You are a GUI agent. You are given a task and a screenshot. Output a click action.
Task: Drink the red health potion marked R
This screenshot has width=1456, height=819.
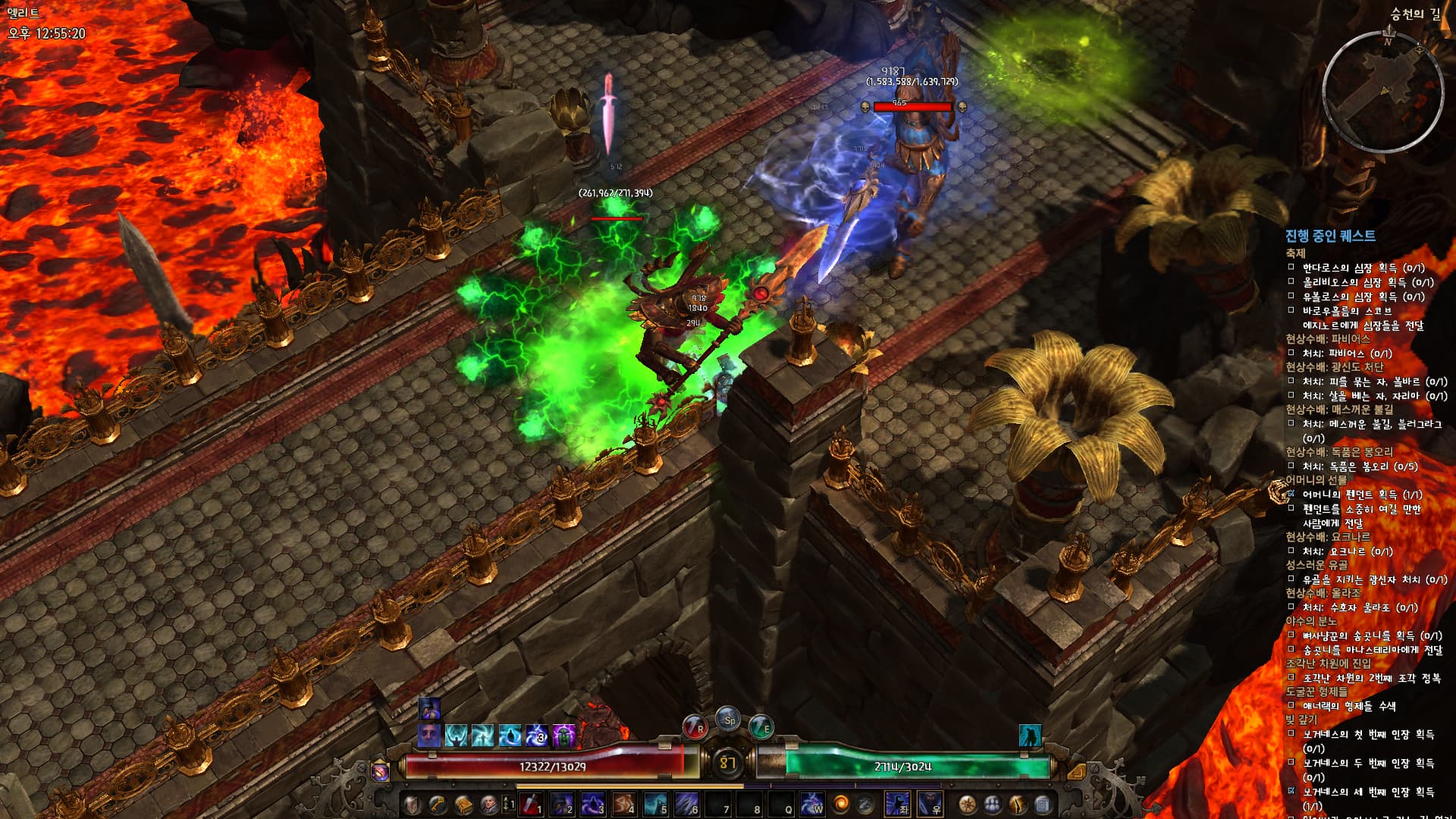tap(695, 728)
